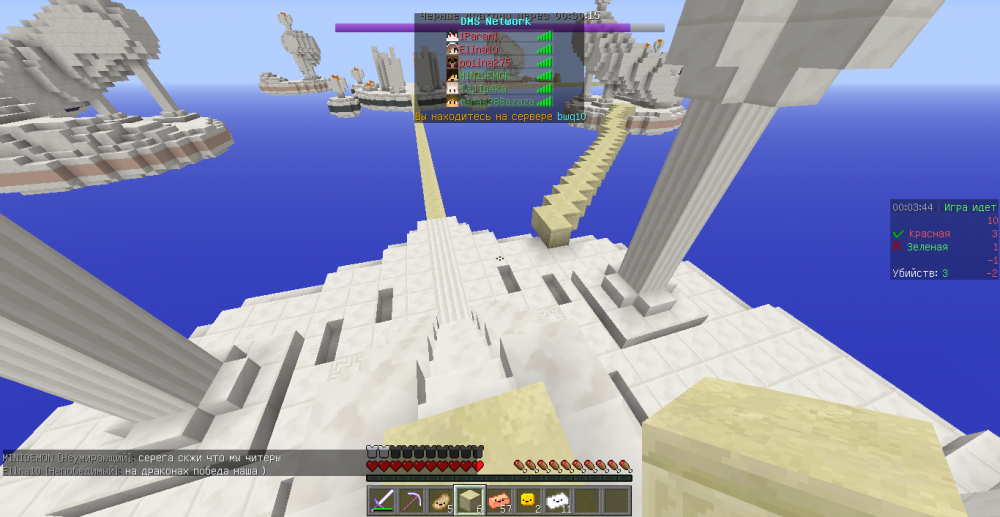Select the pickaxe hotbar slot

pos(411,500)
